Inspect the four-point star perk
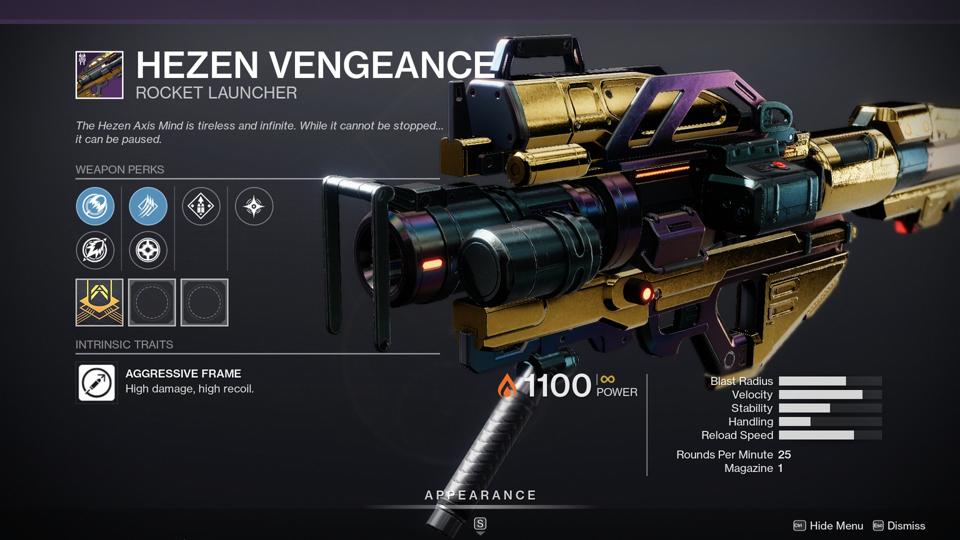 254,207
